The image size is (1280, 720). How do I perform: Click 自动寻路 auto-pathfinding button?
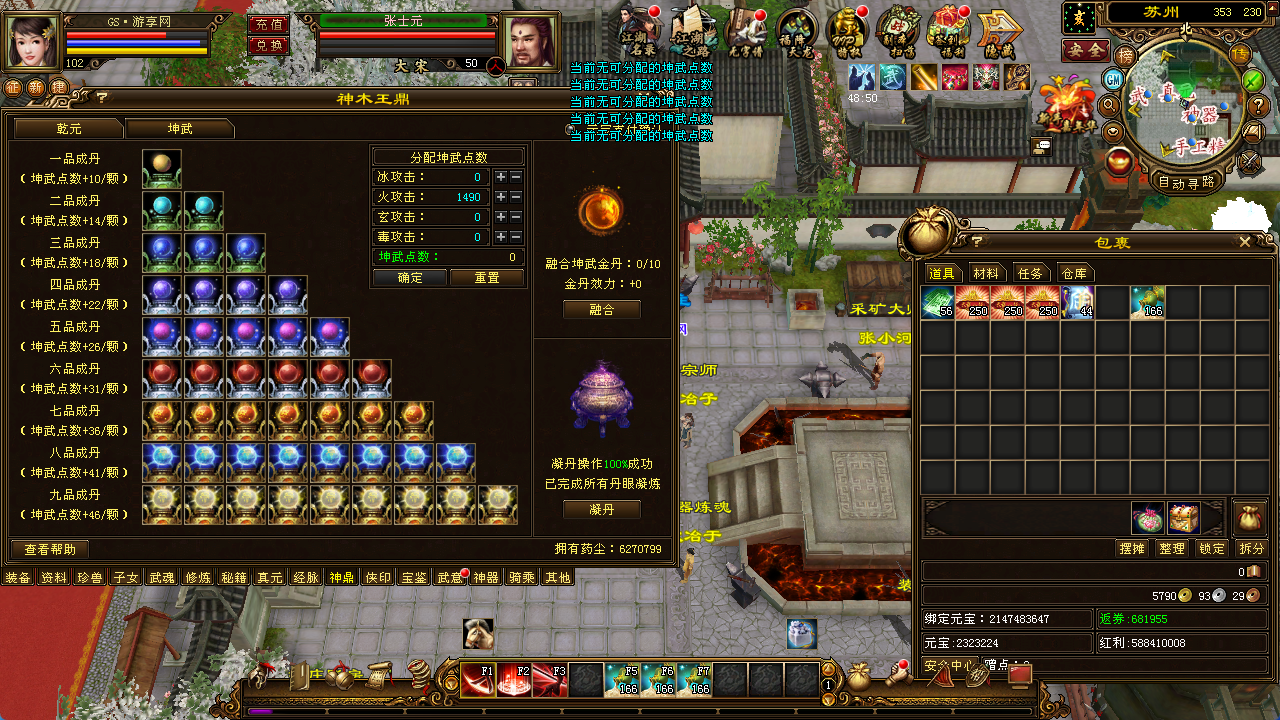click(1186, 182)
